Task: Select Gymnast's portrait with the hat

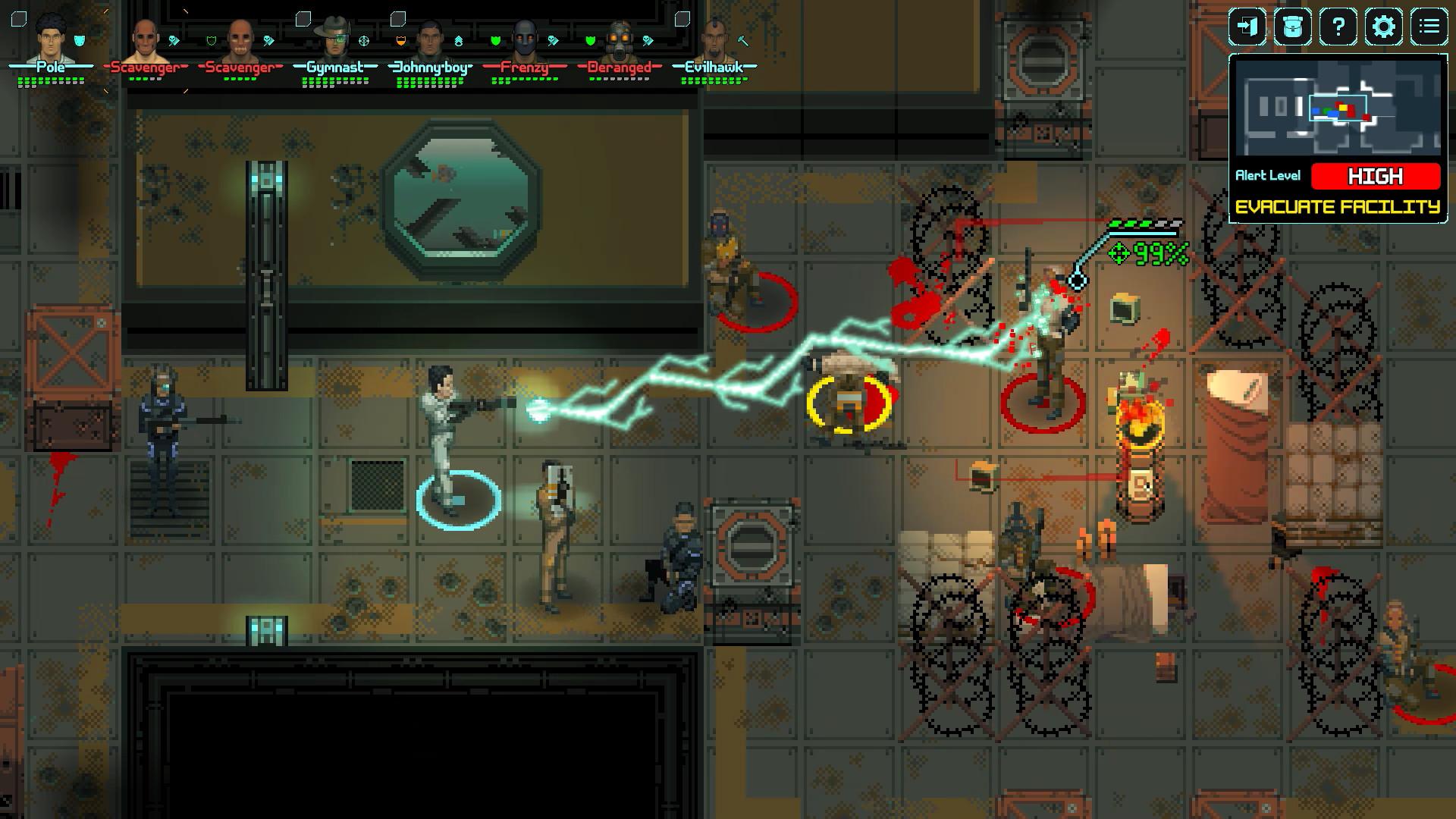Action: coord(334,39)
